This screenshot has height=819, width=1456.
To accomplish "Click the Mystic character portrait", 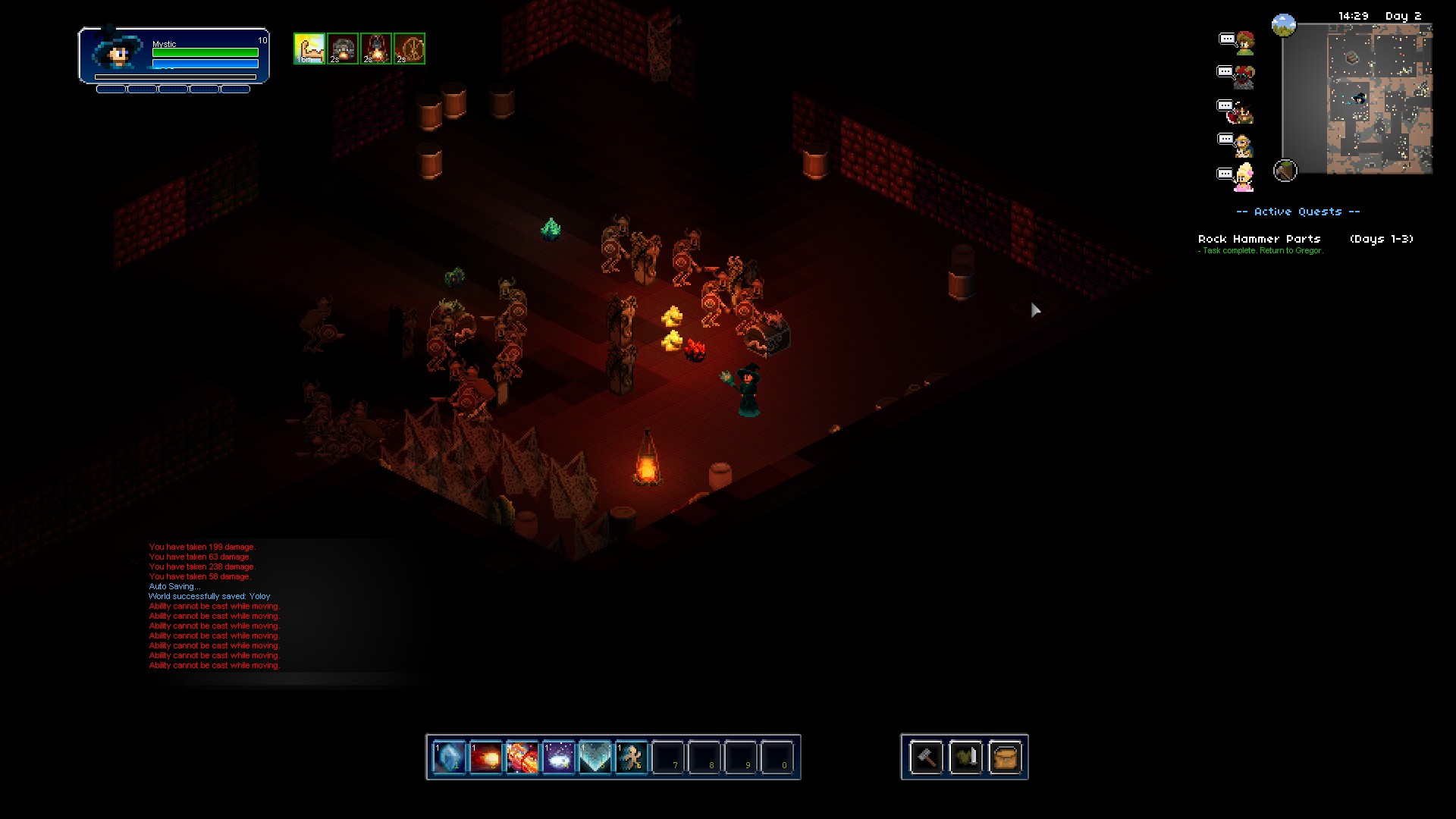I will click(118, 53).
